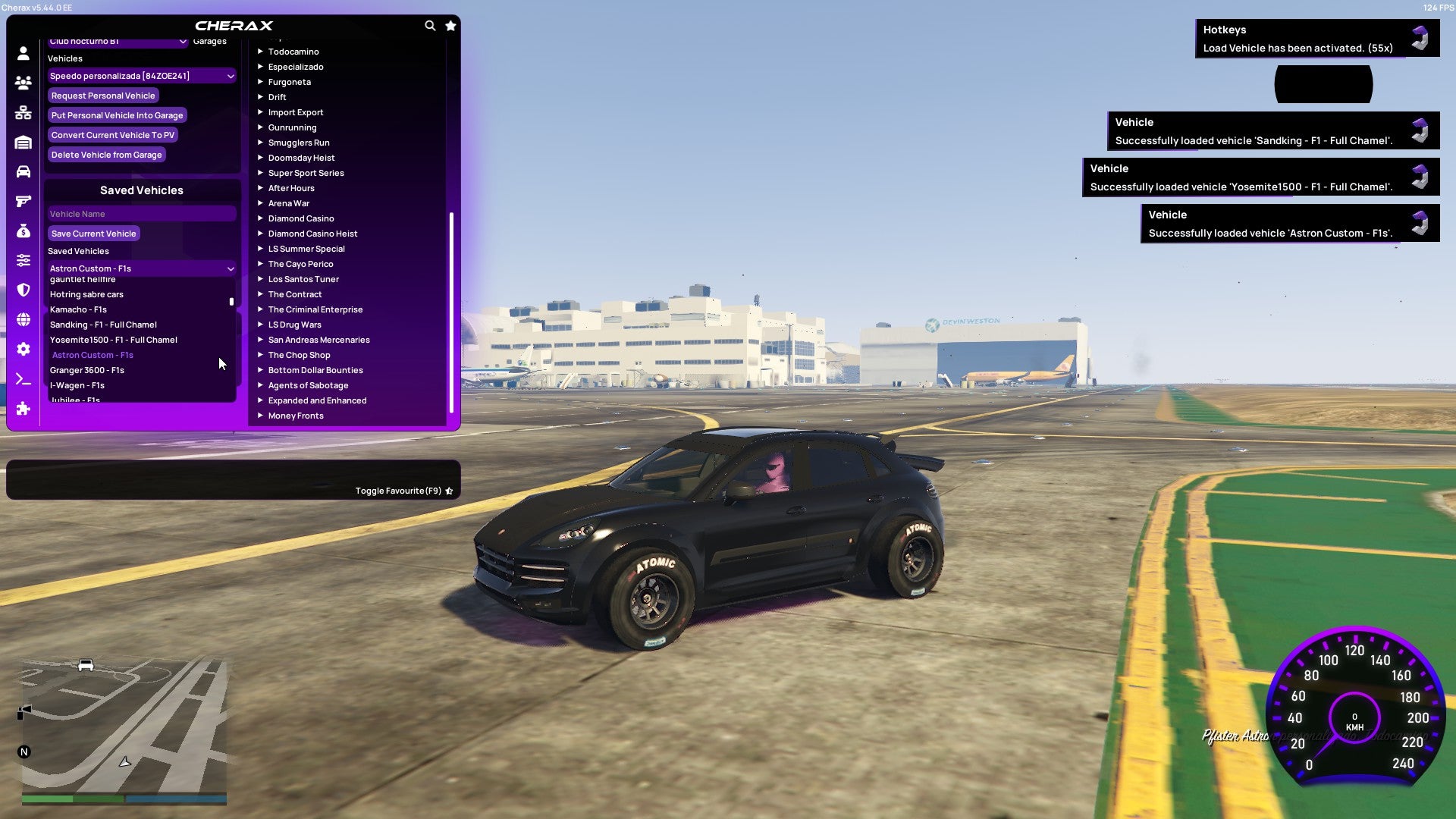This screenshot has height=819, width=1456.
Task: Expand the Doomsday Heist category
Action: tap(300, 158)
